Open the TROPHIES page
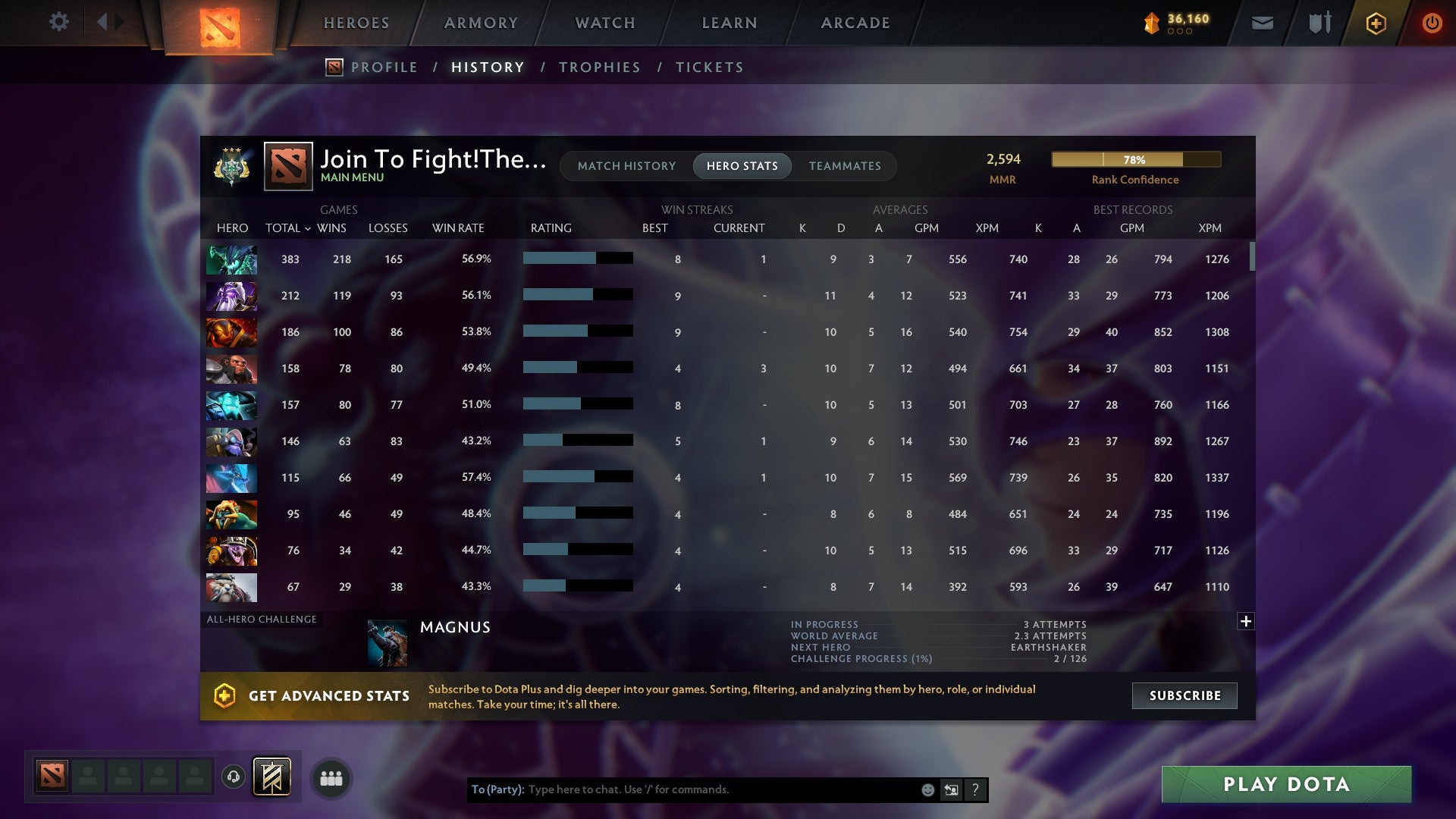 [x=599, y=67]
